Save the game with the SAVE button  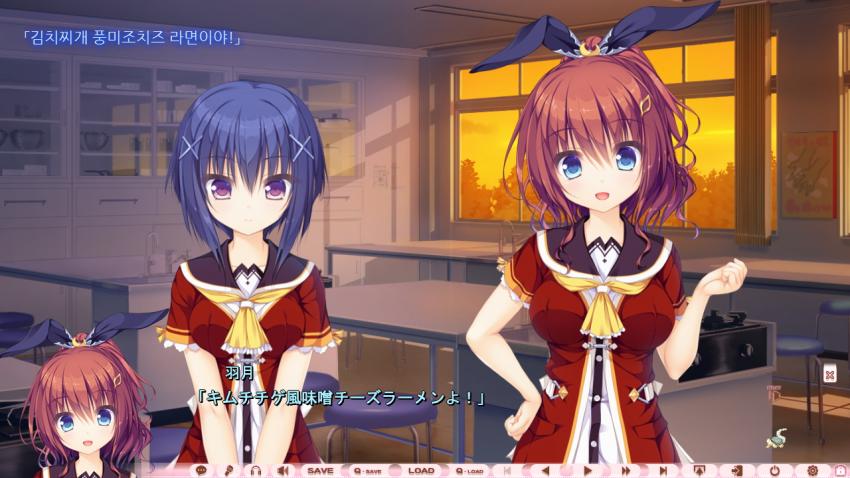319,470
